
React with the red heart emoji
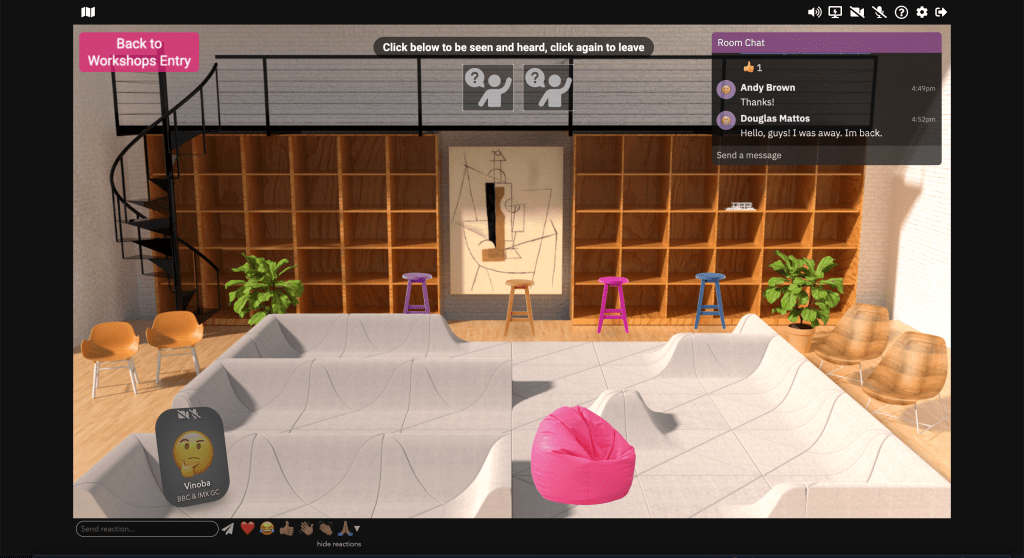[247, 529]
